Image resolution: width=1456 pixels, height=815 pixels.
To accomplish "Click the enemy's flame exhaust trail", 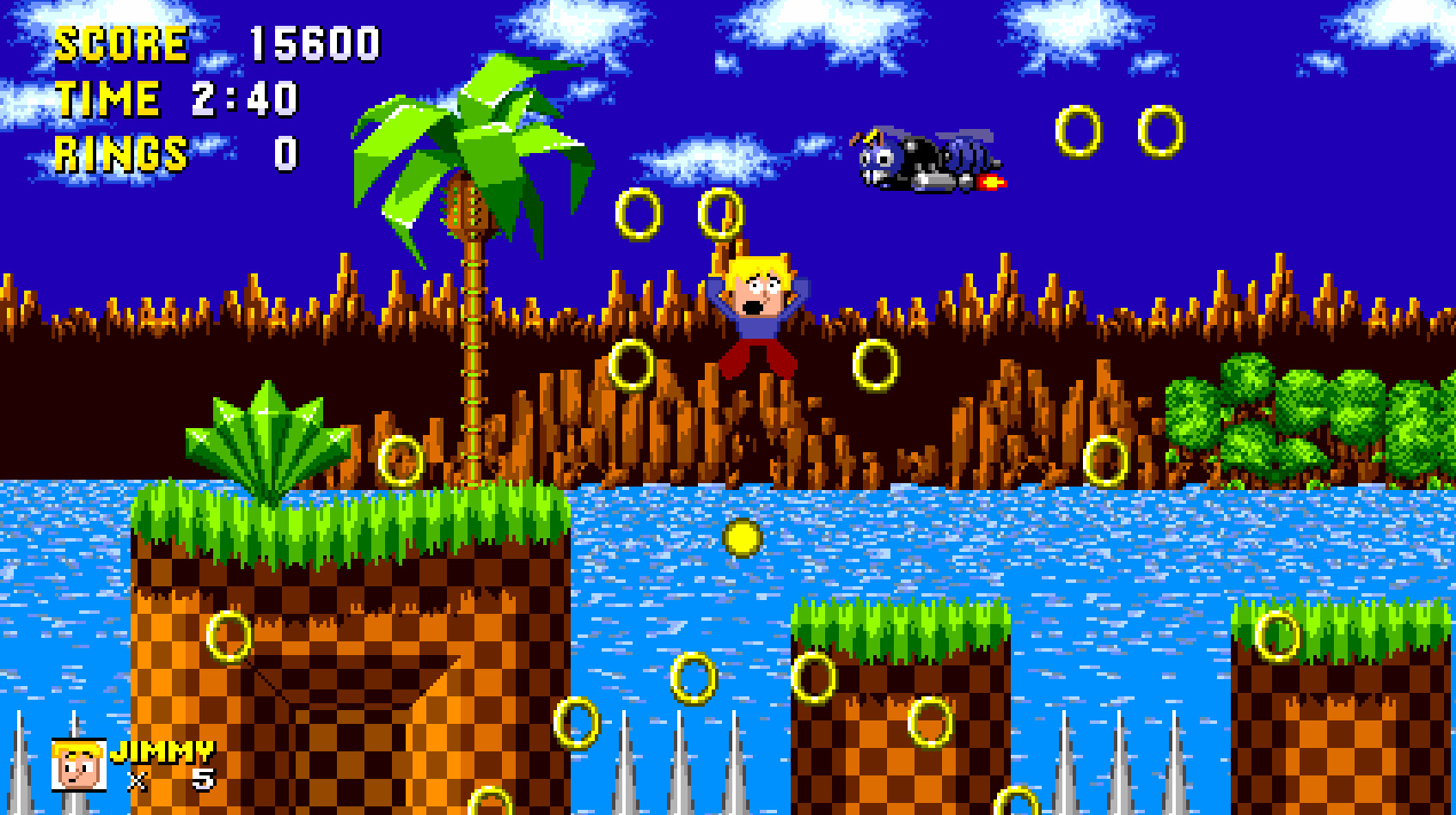I will click(990, 181).
